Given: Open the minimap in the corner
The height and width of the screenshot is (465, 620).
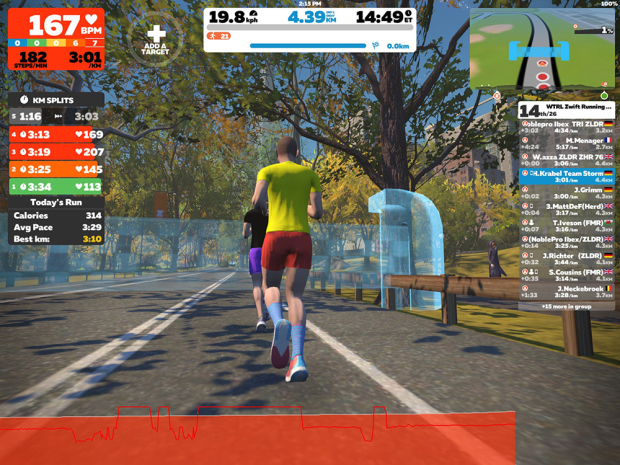Looking at the screenshot, I should (x=542, y=49).
